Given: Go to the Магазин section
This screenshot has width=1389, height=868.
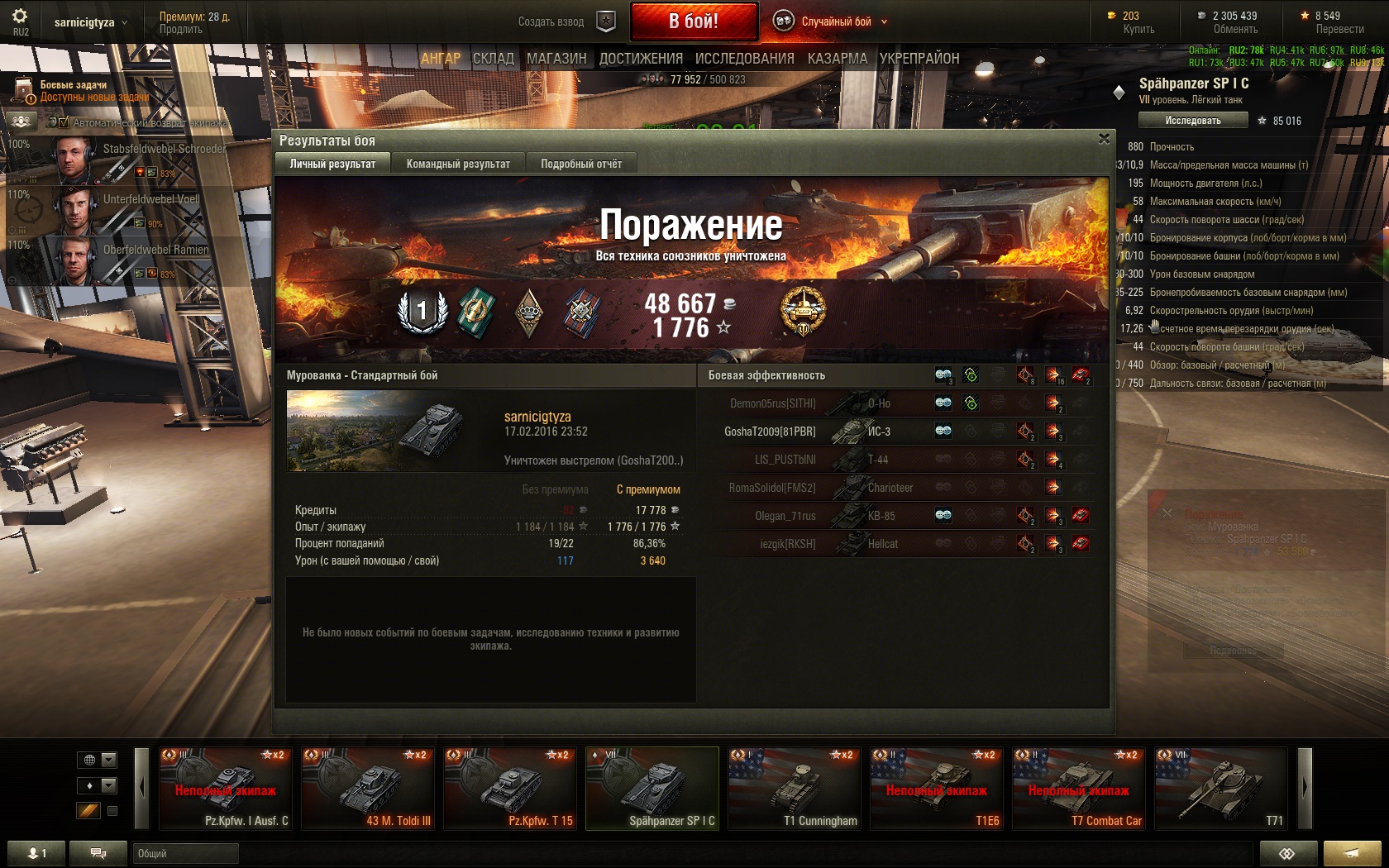Looking at the screenshot, I should (x=556, y=59).
